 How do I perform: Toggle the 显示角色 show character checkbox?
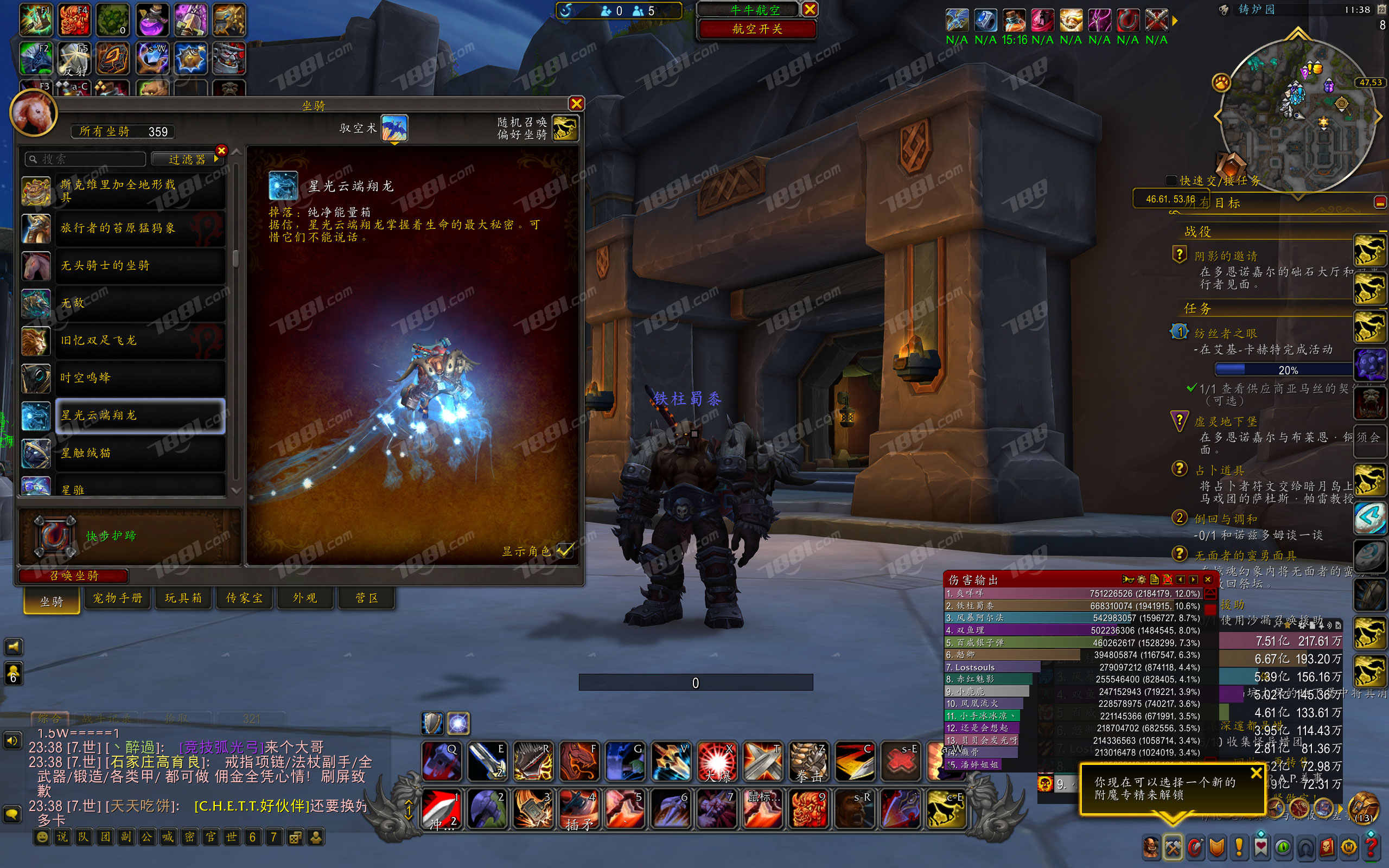pos(565,551)
